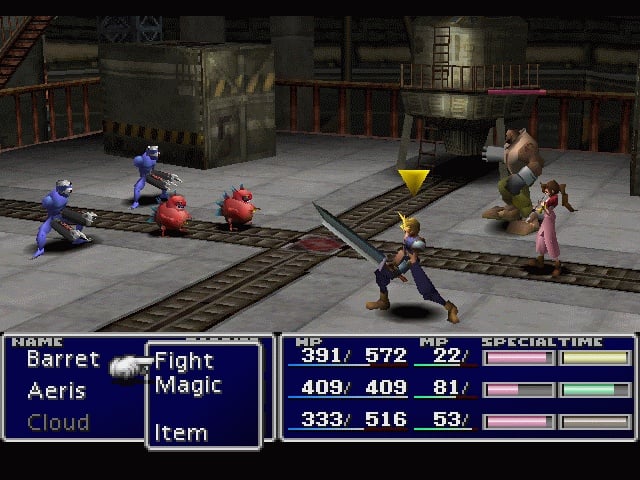Pick Aeris in the party list
The width and height of the screenshot is (640, 480).
click(x=56, y=390)
